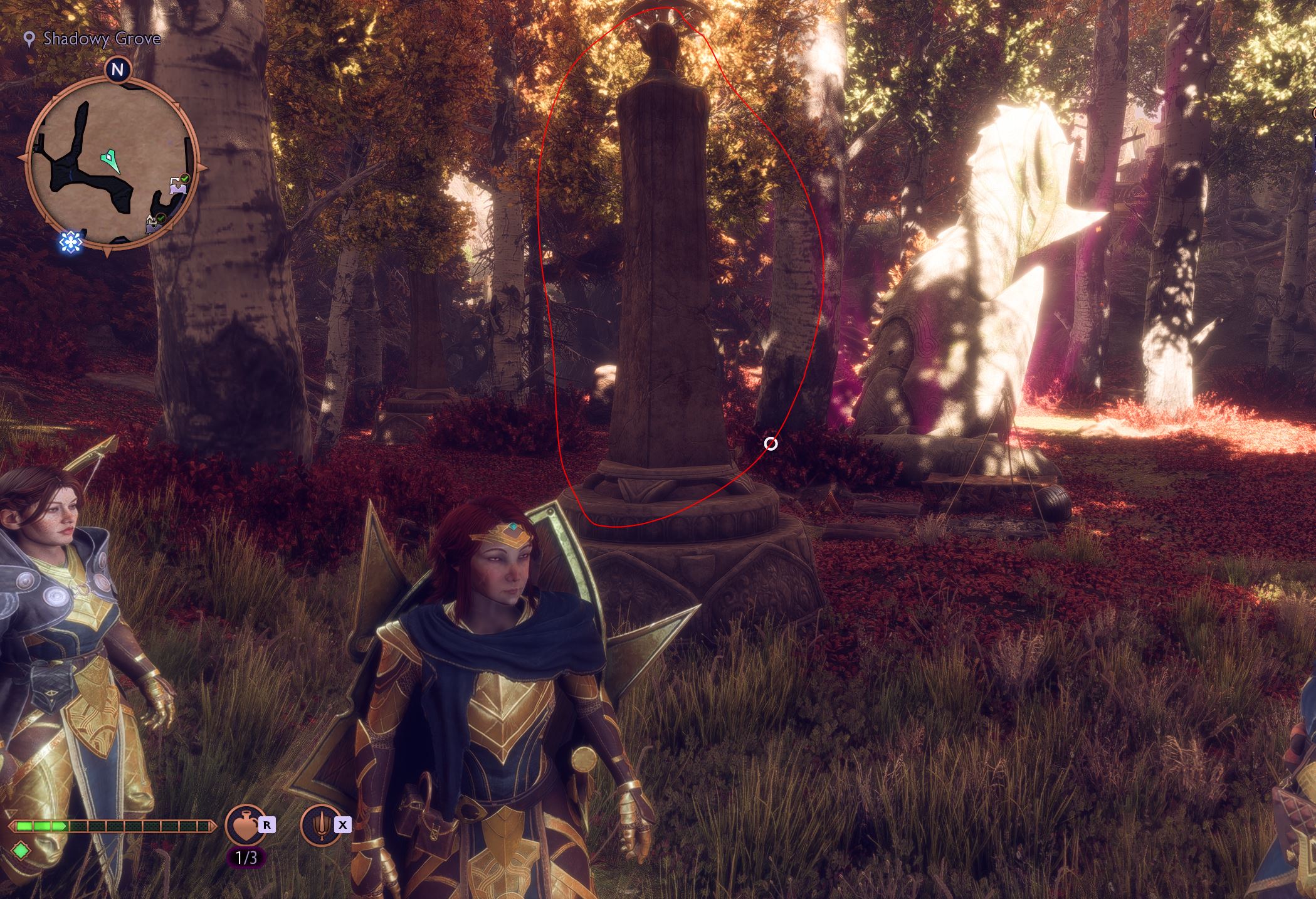This screenshot has height=899, width=1316.
Task: Activate the dagger ability icon
Action: 320,825
